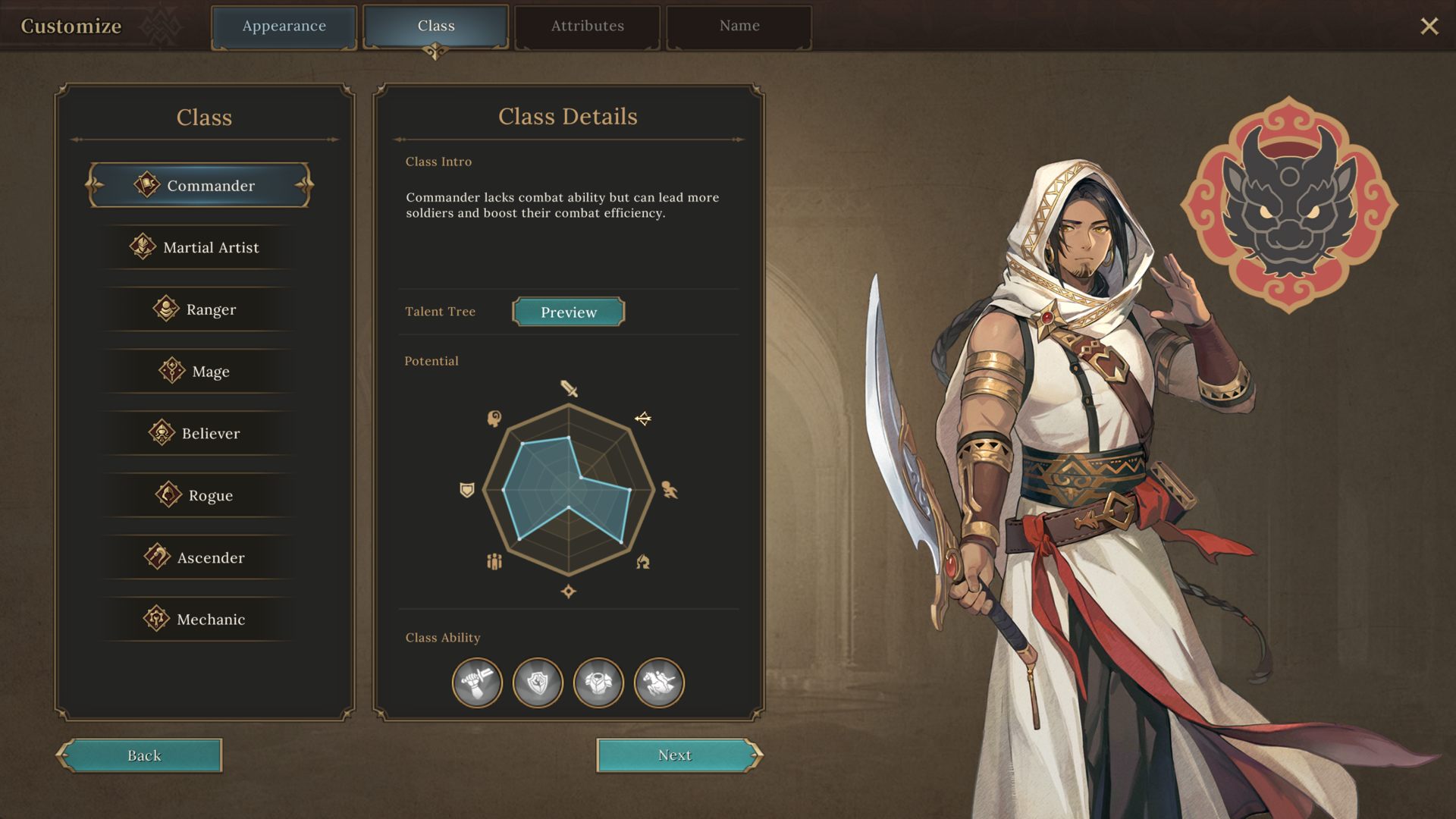Choose the Mechanic class
The height and width of the screenshot is (819, 1456).
pyautogui.click(x=200, y=620)
